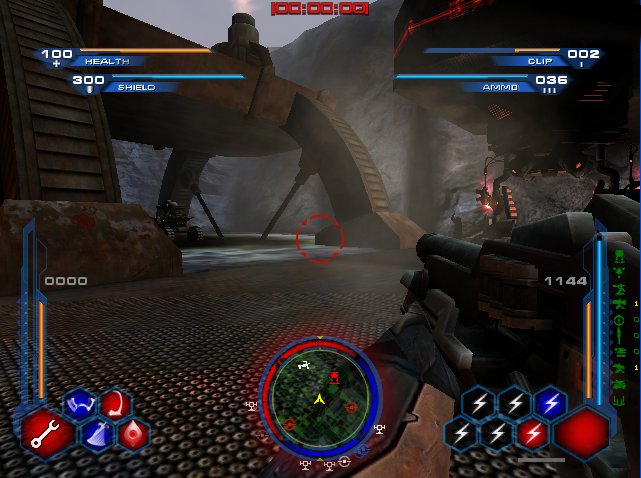641x478 pixels.
Task: Click the red base marker on radar
Action: click(x=333, y=377)
